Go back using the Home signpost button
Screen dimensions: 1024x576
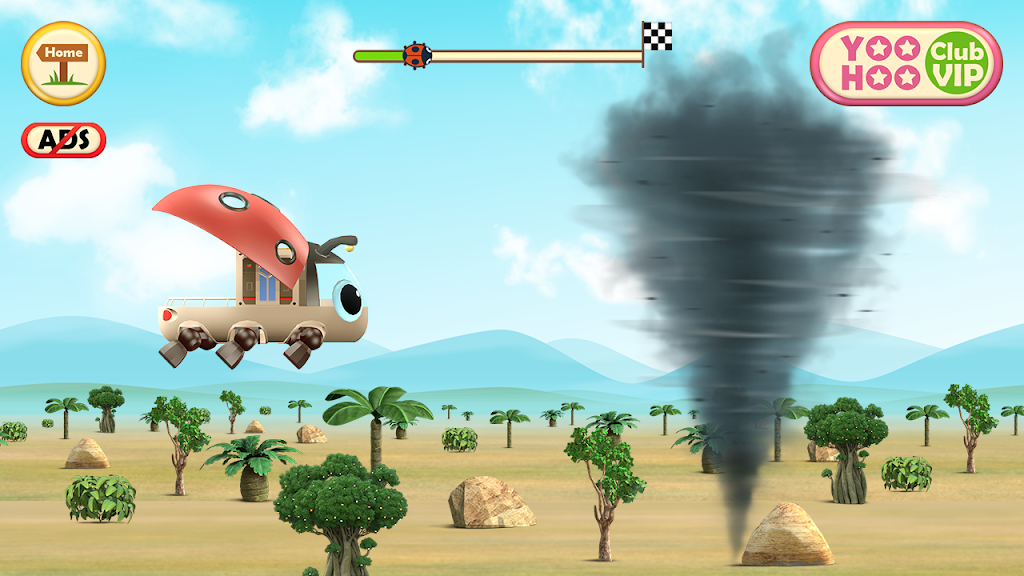(64, 63)
